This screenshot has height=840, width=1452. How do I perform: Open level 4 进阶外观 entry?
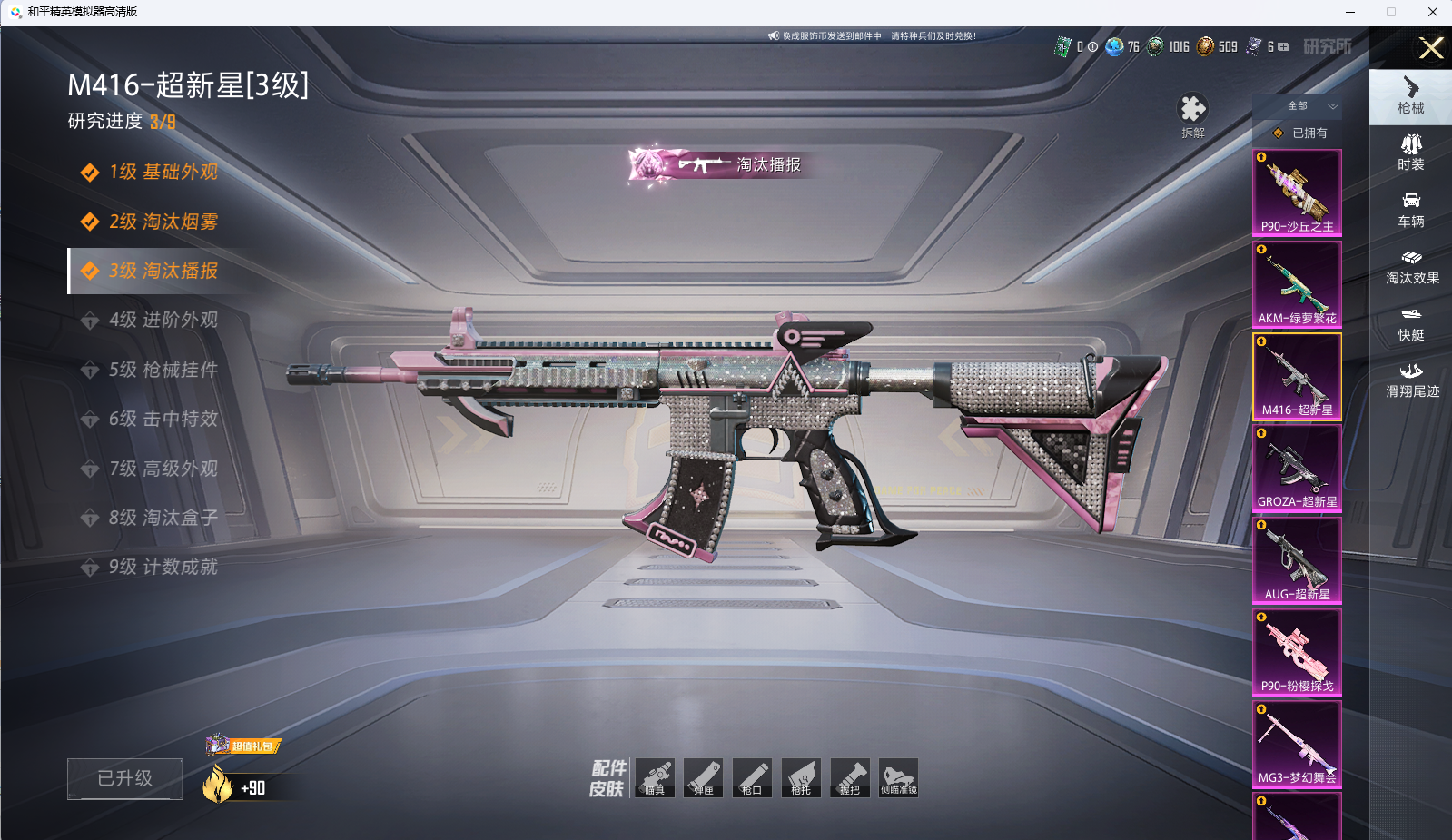163,320
